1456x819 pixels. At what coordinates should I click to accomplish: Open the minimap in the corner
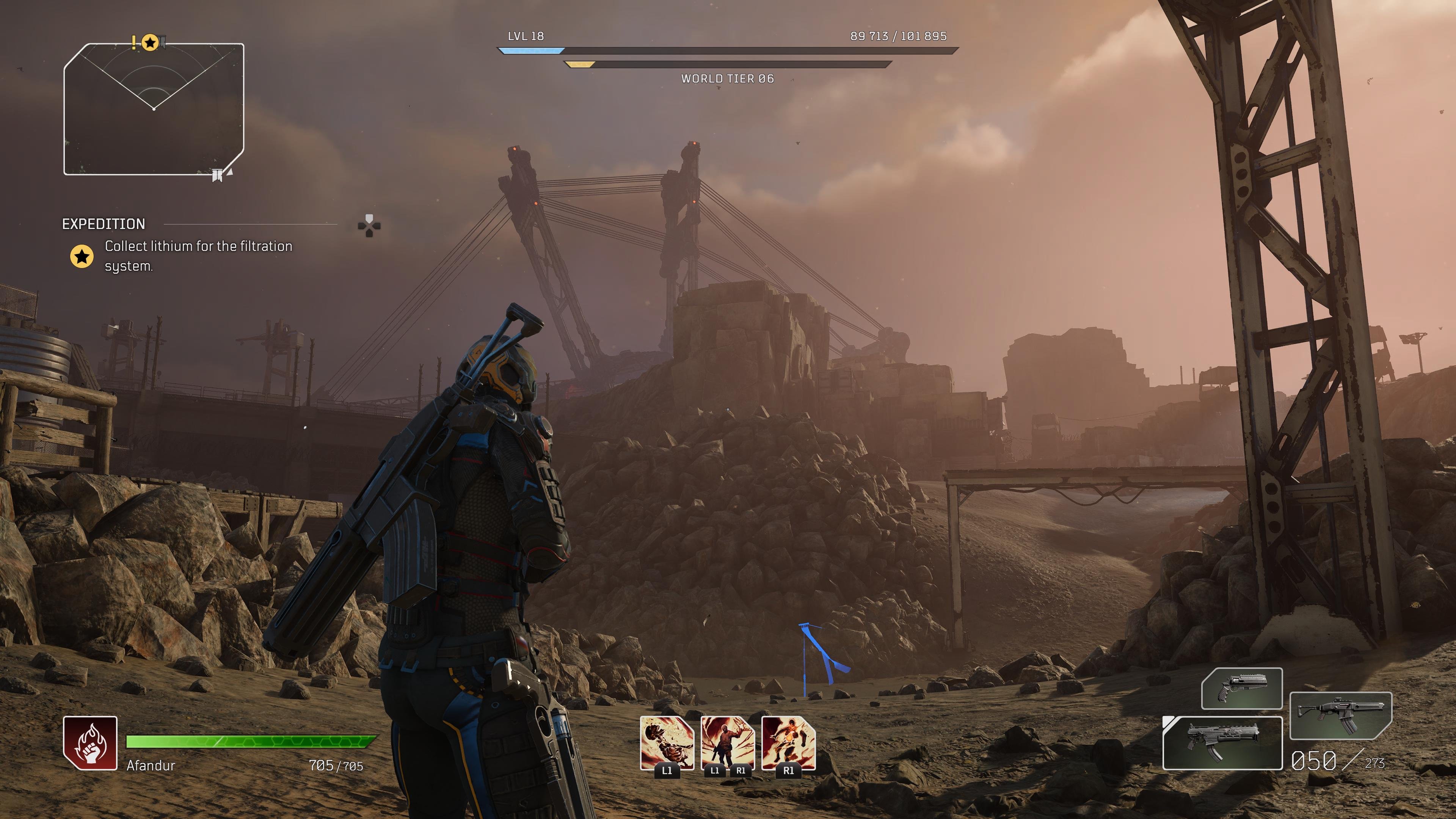[x=154, y=109]
